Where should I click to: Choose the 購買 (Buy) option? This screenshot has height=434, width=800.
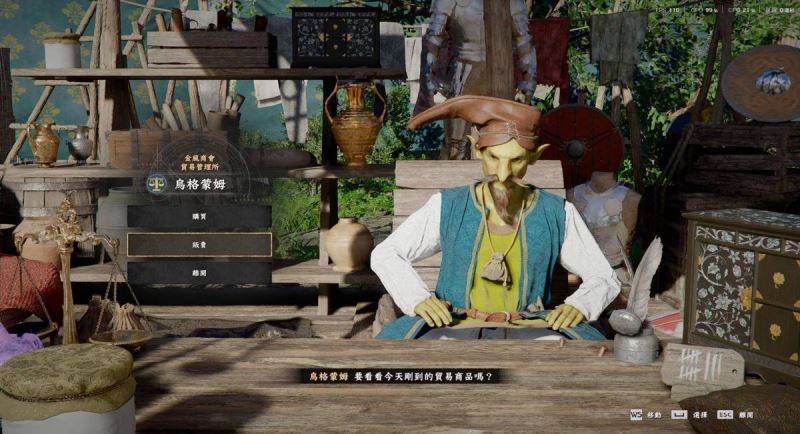point(199,216)
